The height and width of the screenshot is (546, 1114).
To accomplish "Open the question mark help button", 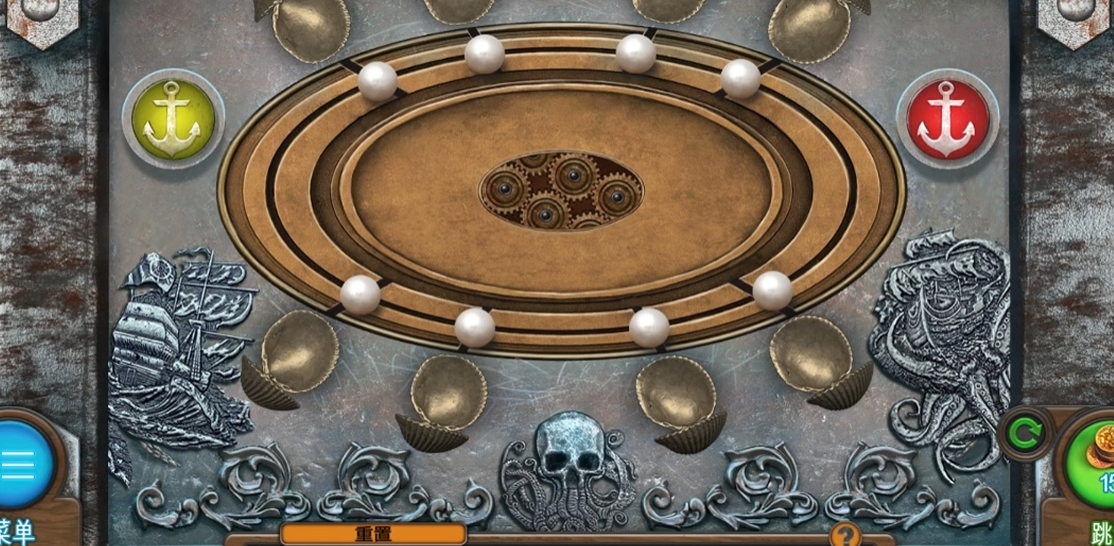I will pyautogui.click(x=845, y=535).
